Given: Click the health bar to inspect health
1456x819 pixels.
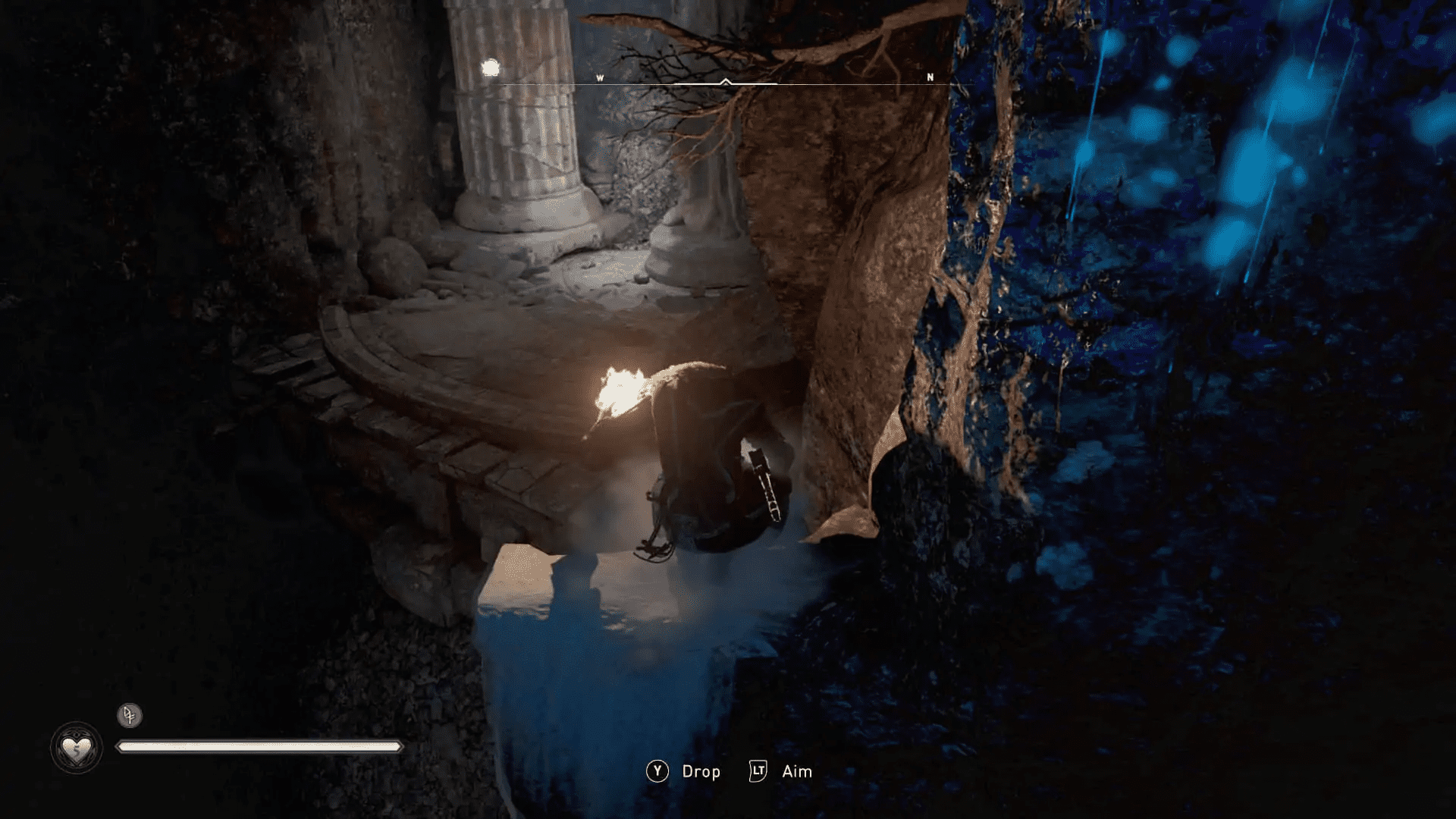Looking at the screenshot, I should (258, 747).
